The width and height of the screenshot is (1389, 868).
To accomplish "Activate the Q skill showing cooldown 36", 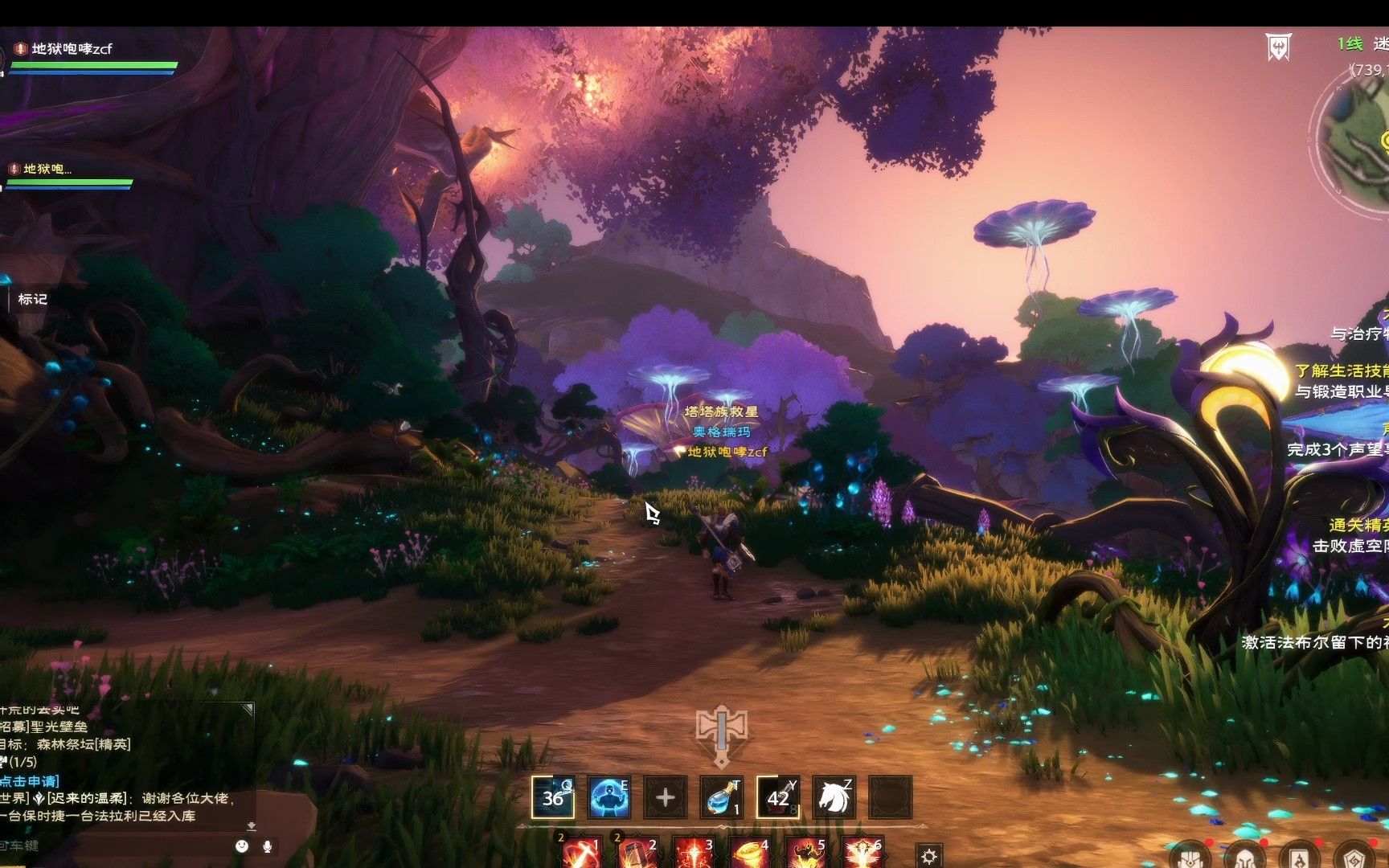I will tap(553, 797).
